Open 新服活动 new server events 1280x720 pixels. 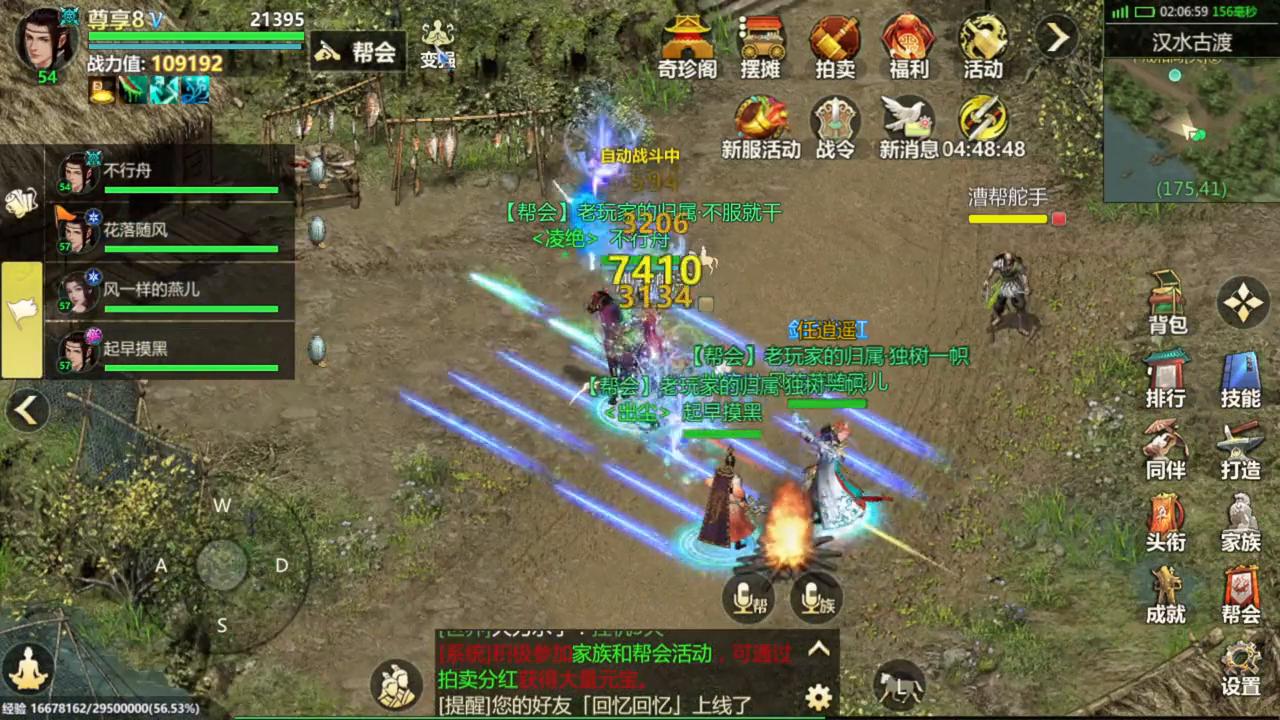[x=761, y=126]
